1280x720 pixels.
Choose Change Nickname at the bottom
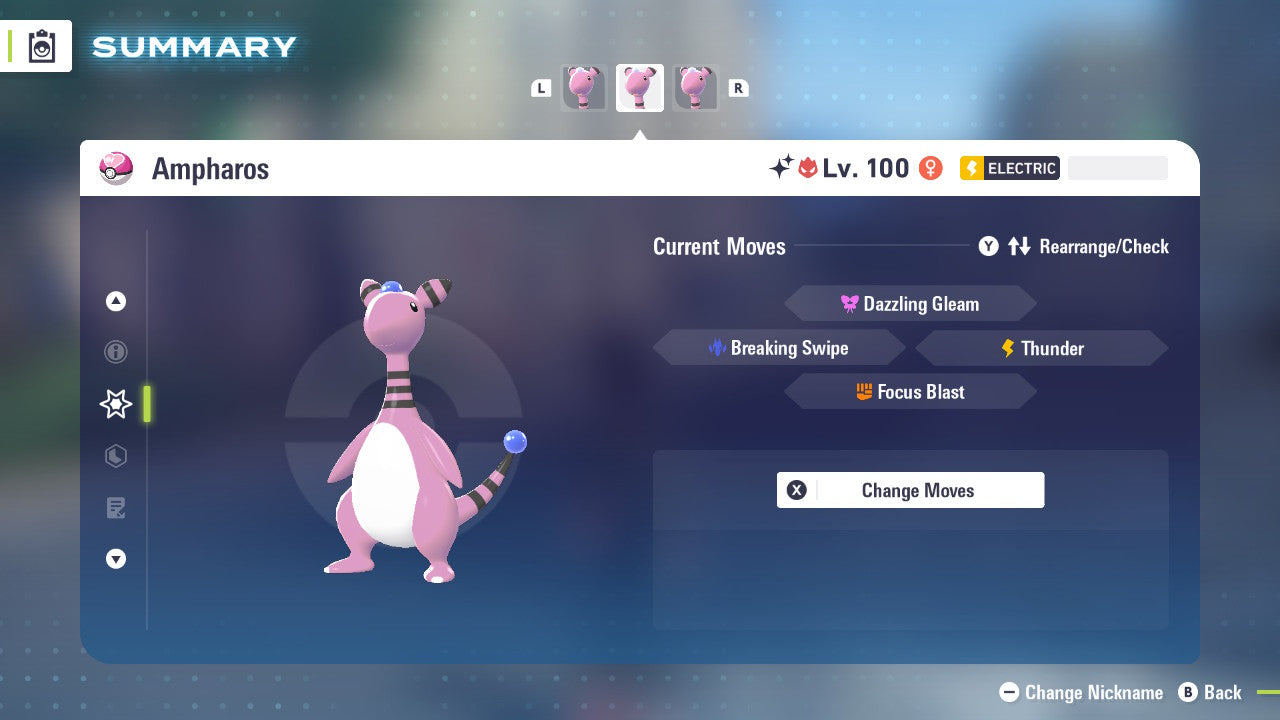(x=1082, y=692)
